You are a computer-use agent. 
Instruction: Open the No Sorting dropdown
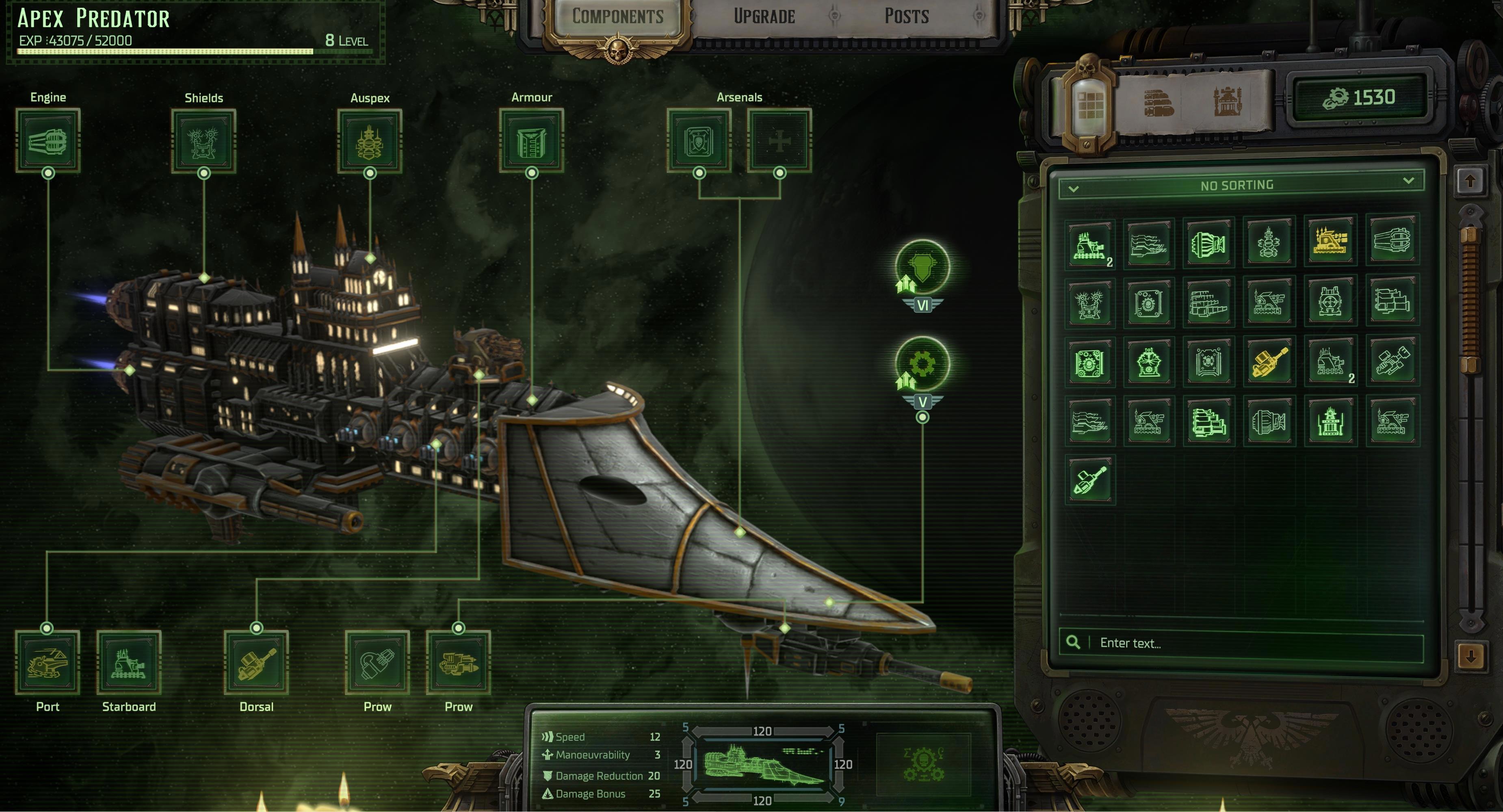pos(1241,186)
